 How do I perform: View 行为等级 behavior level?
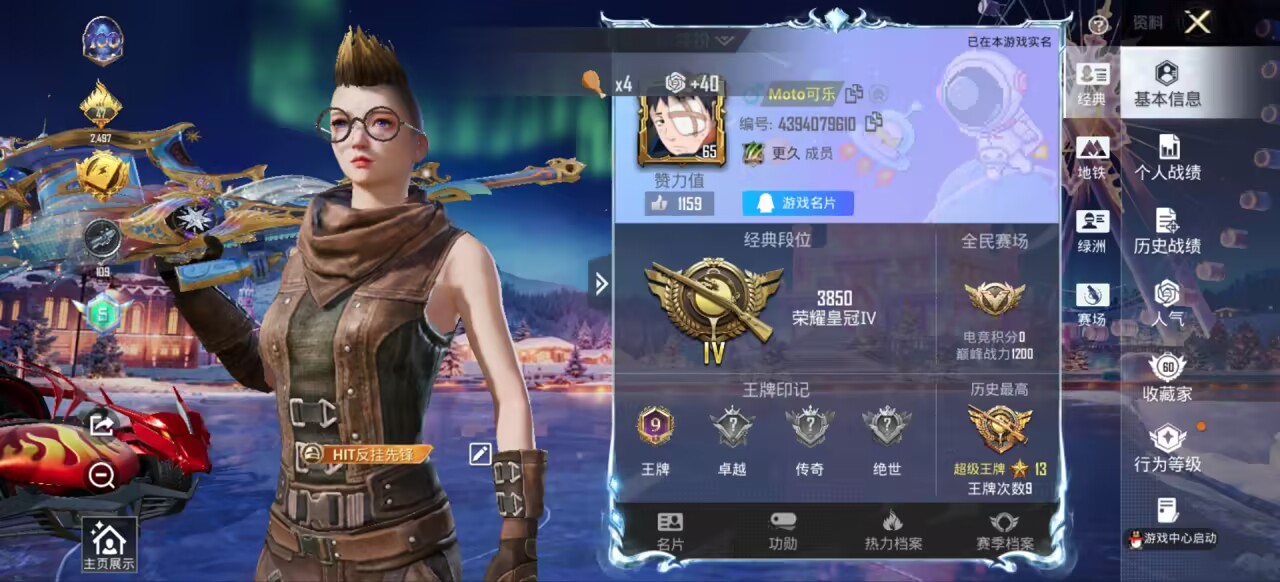(1167, 449)
